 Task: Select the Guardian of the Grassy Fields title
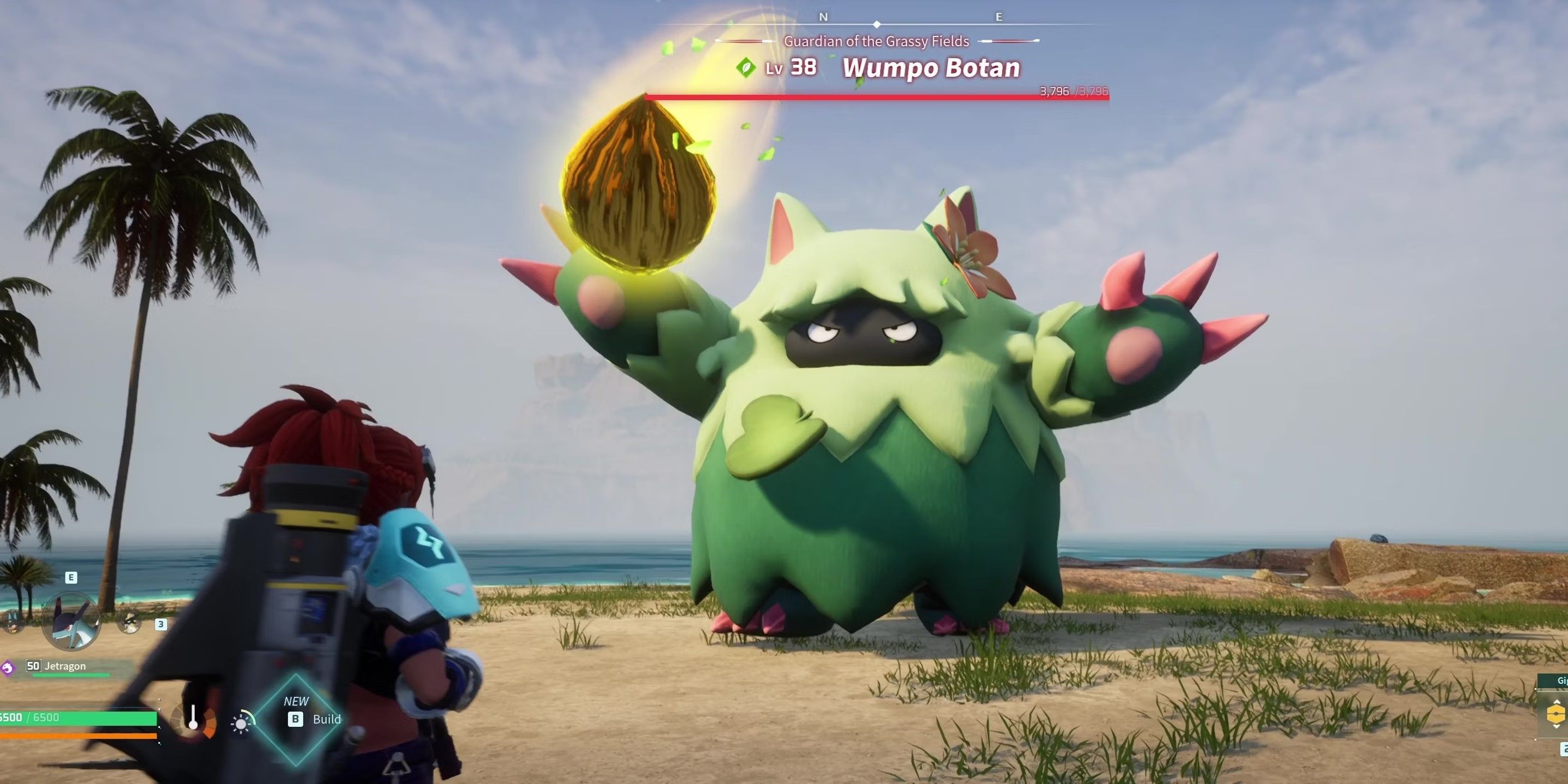(877, 42)
